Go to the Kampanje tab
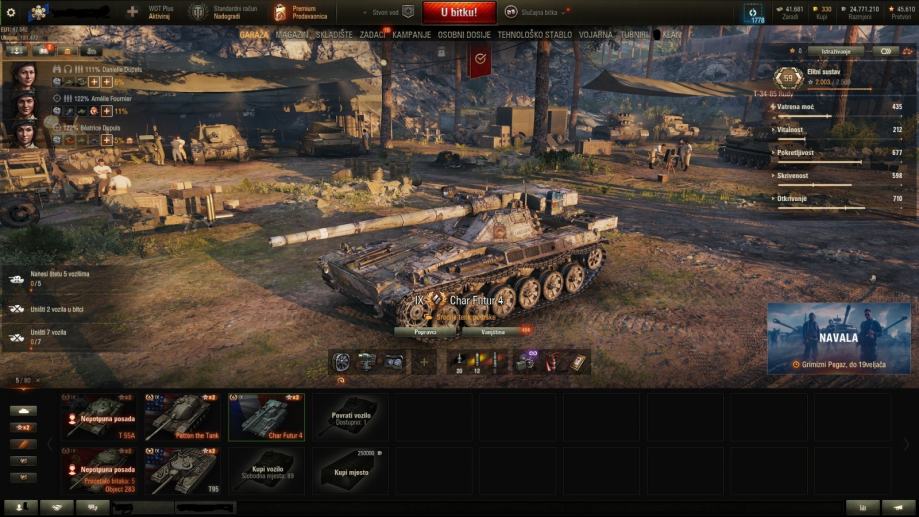The height and width of the screenshot is (517, 919). click(x=412, y=34)
